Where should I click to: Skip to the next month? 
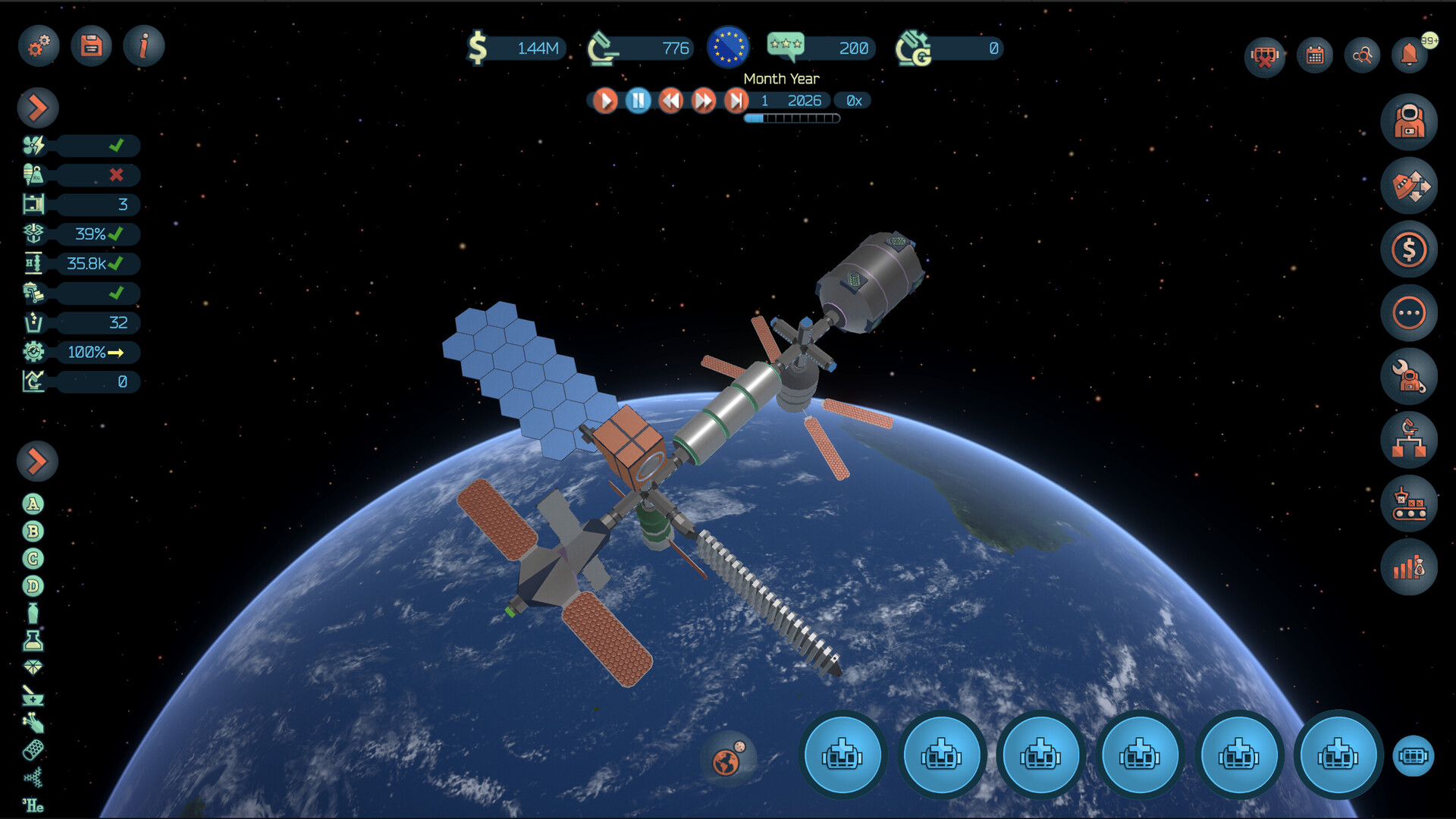tap(736, 101)
